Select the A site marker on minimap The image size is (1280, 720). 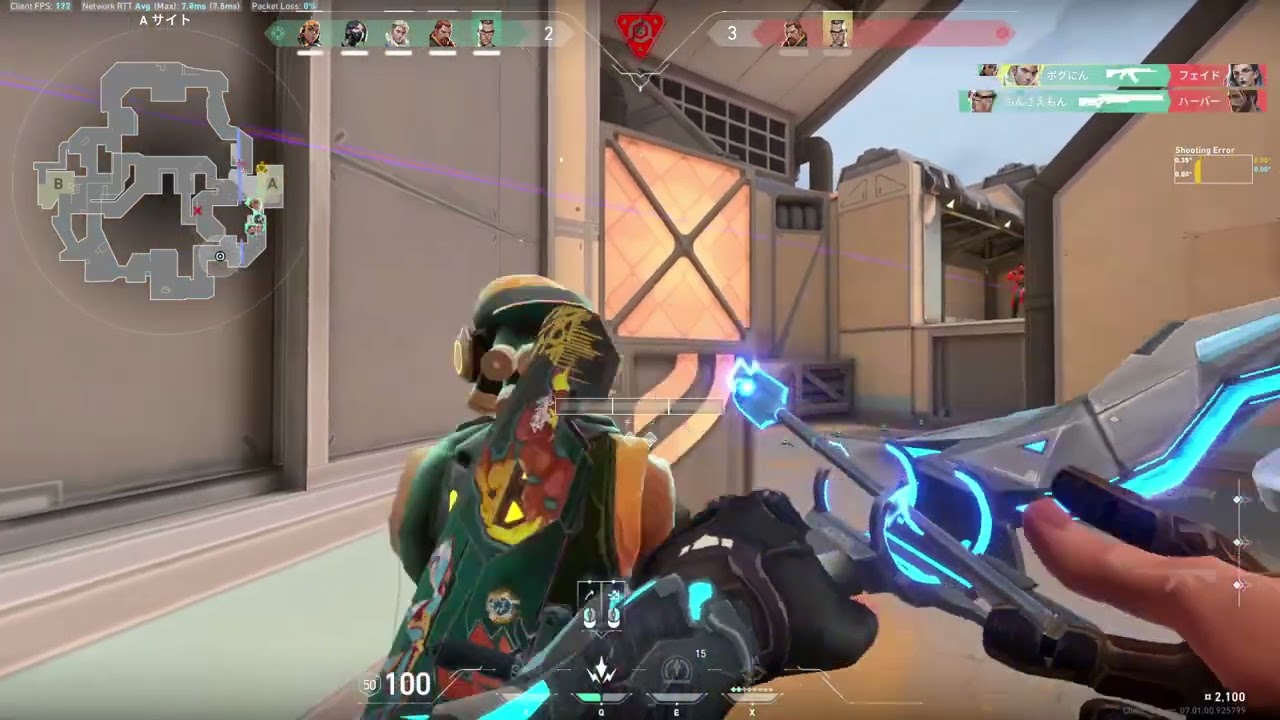(271, 184)
